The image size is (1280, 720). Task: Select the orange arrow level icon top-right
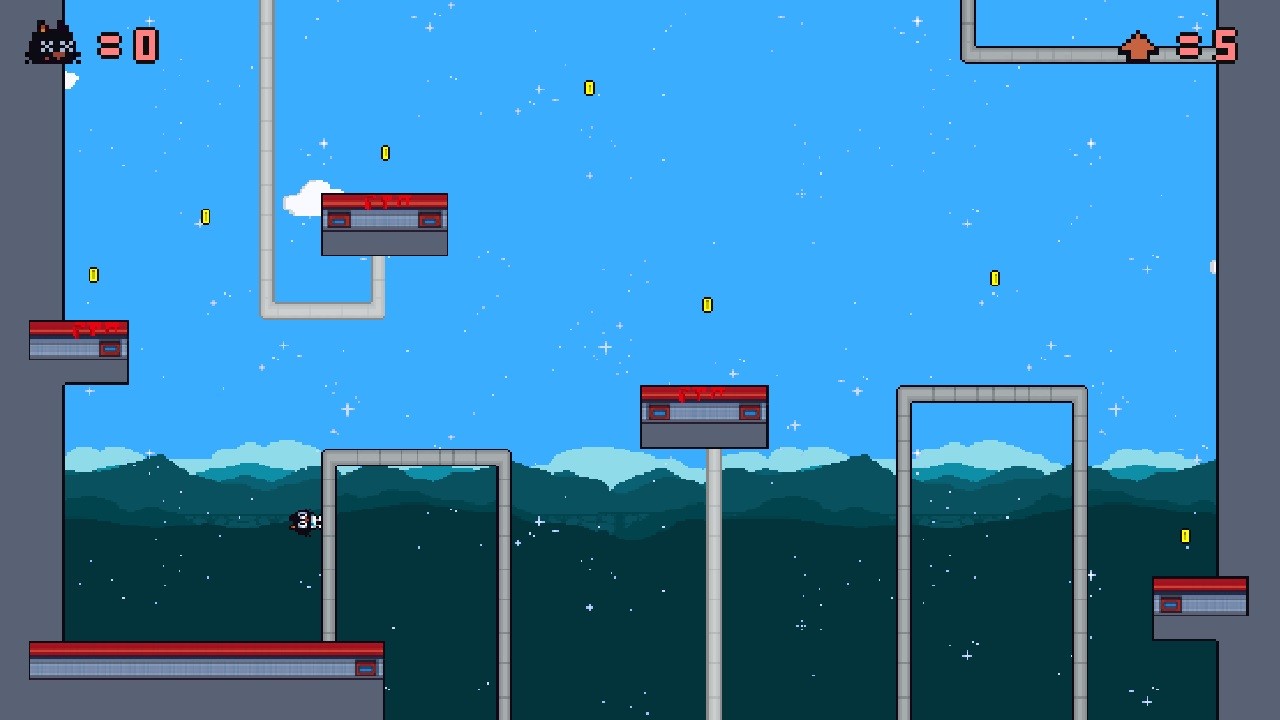(x=1138, y=45)
